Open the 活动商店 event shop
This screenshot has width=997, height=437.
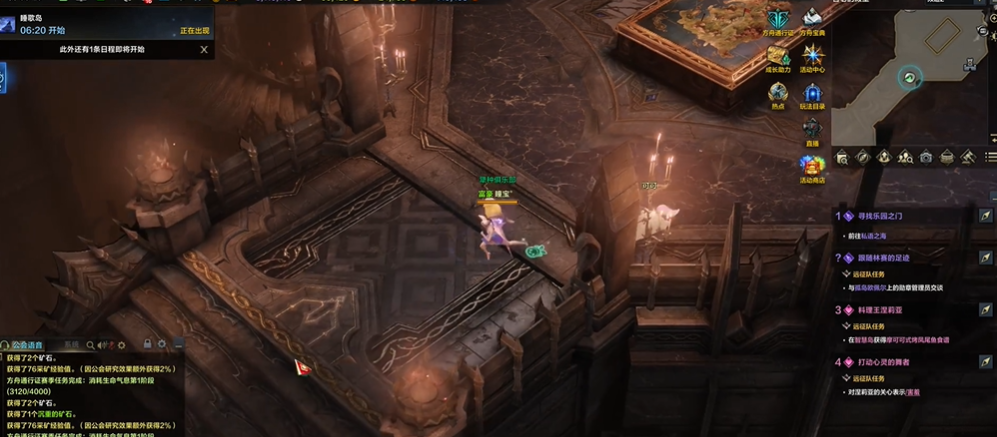coord(812,167)
